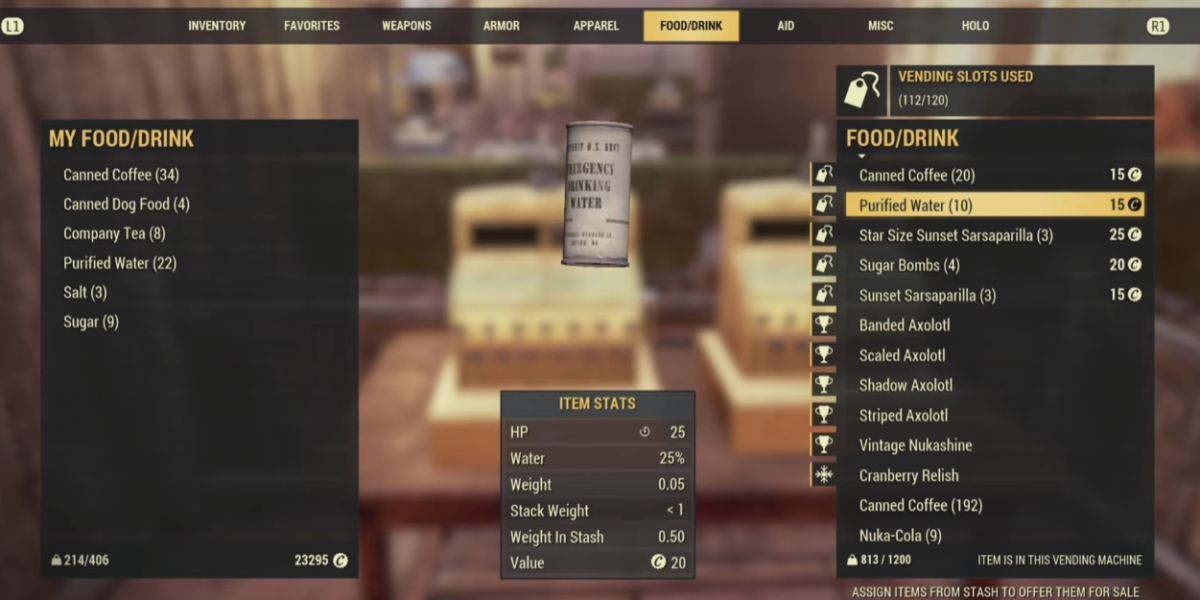The image size is (1200, 600).
Task: Select the Apparel tab
Action: pos(596,26)
